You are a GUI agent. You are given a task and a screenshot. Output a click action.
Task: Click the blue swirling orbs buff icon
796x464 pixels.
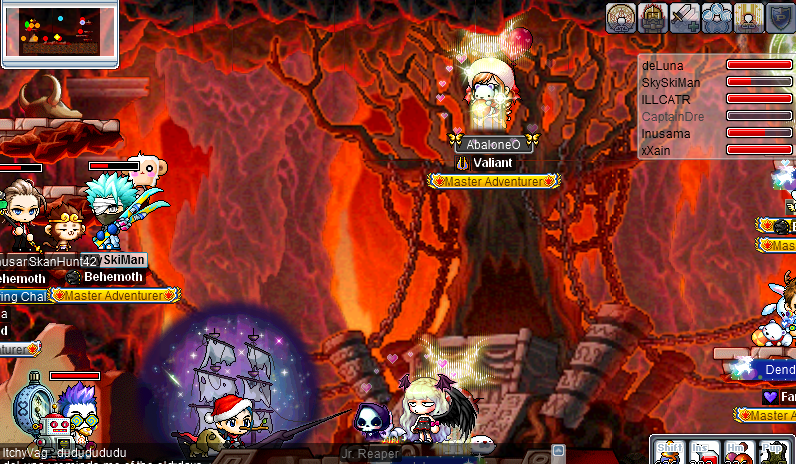[x=716, y=17]
